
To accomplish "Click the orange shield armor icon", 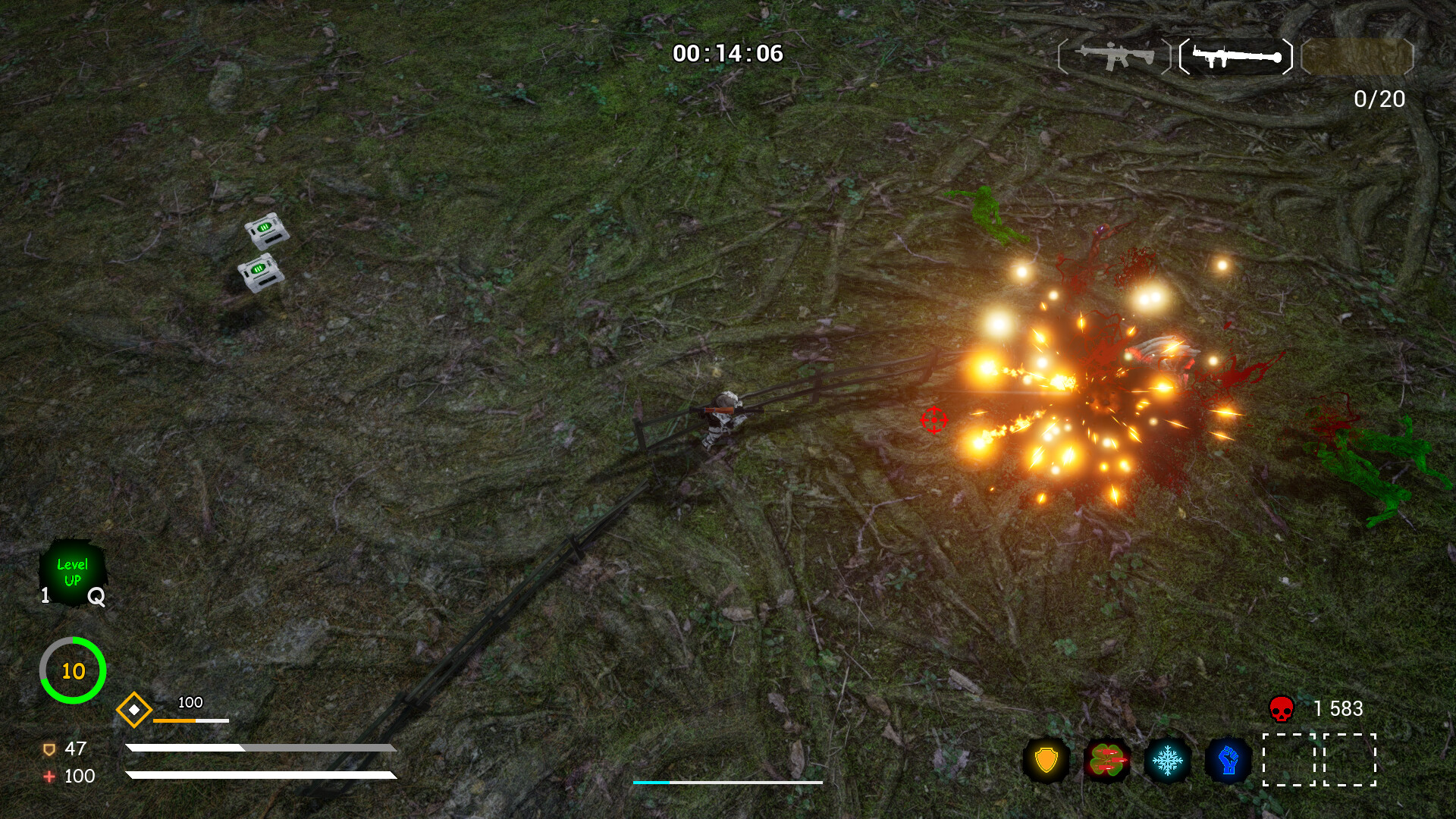I will (49, 749).
